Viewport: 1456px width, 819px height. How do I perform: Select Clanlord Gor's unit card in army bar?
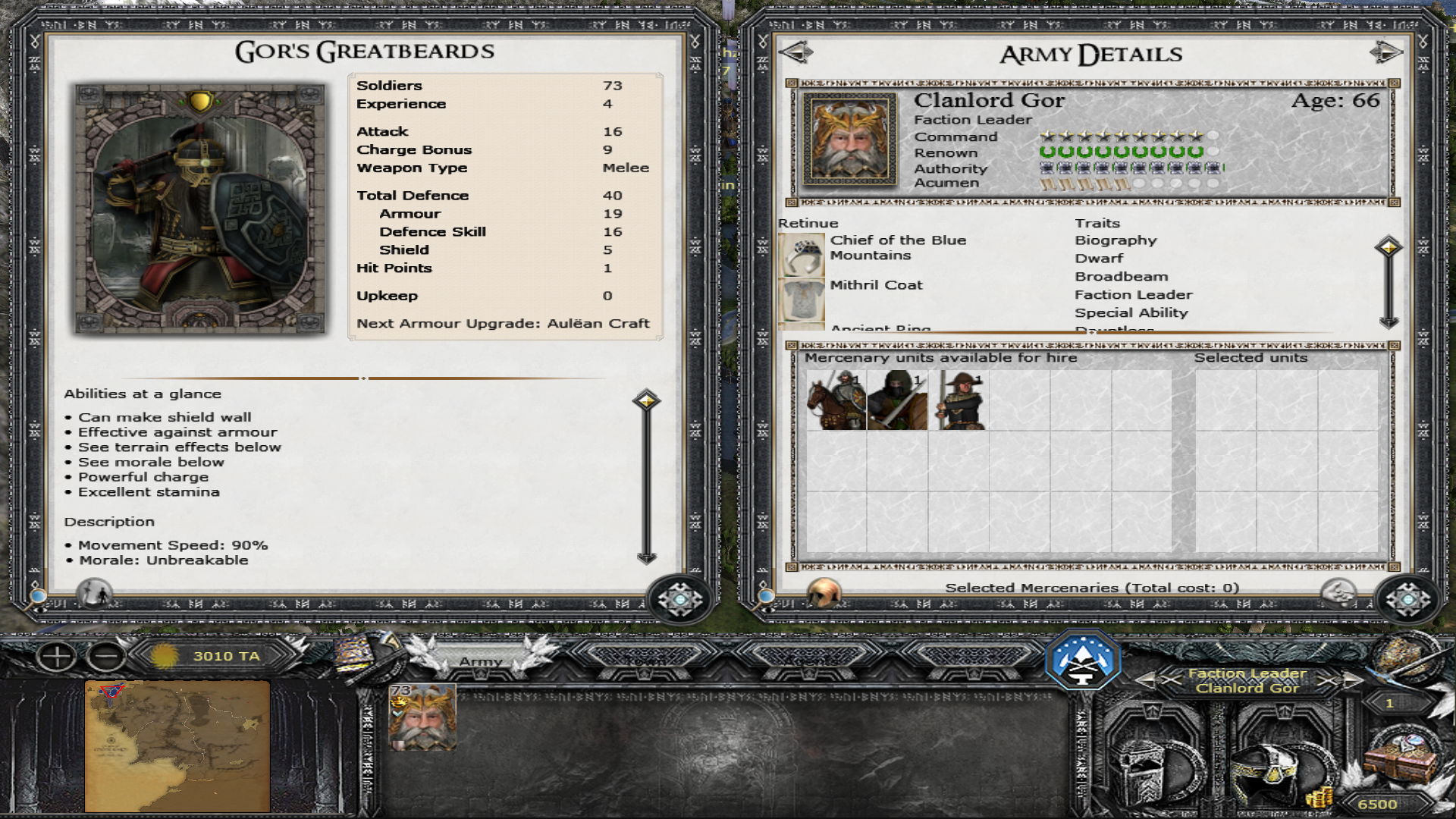click(422, 717)
